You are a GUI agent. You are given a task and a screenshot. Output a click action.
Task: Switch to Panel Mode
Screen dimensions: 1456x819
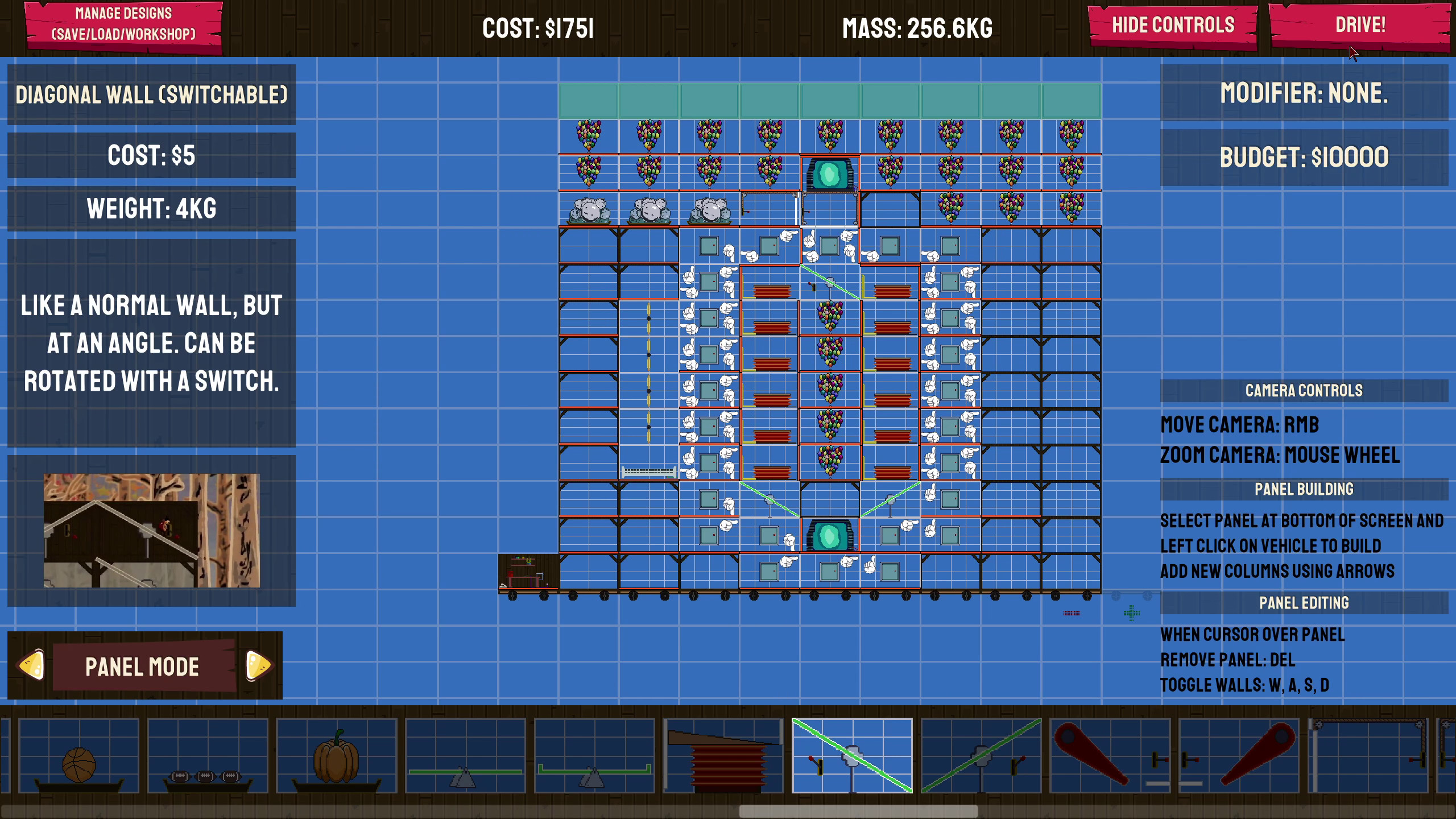tap(142, 667)
